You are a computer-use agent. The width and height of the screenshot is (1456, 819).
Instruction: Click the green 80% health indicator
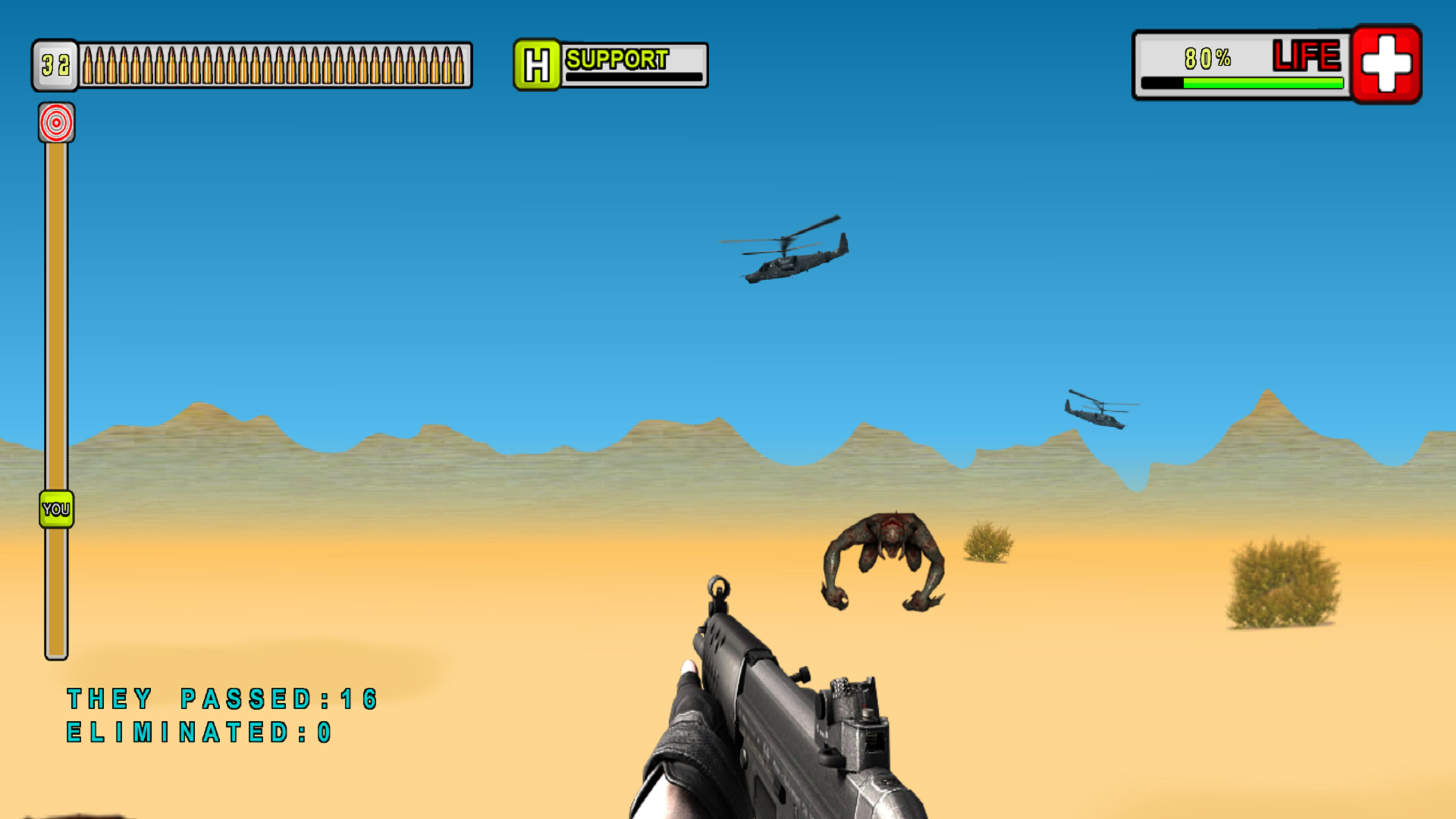[1210, 55]
